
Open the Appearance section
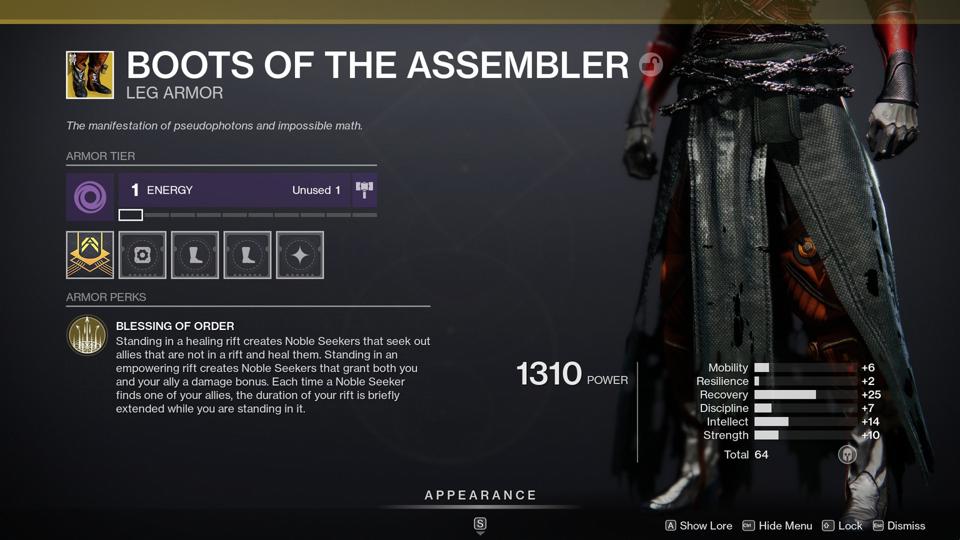(x=480, y=496)
